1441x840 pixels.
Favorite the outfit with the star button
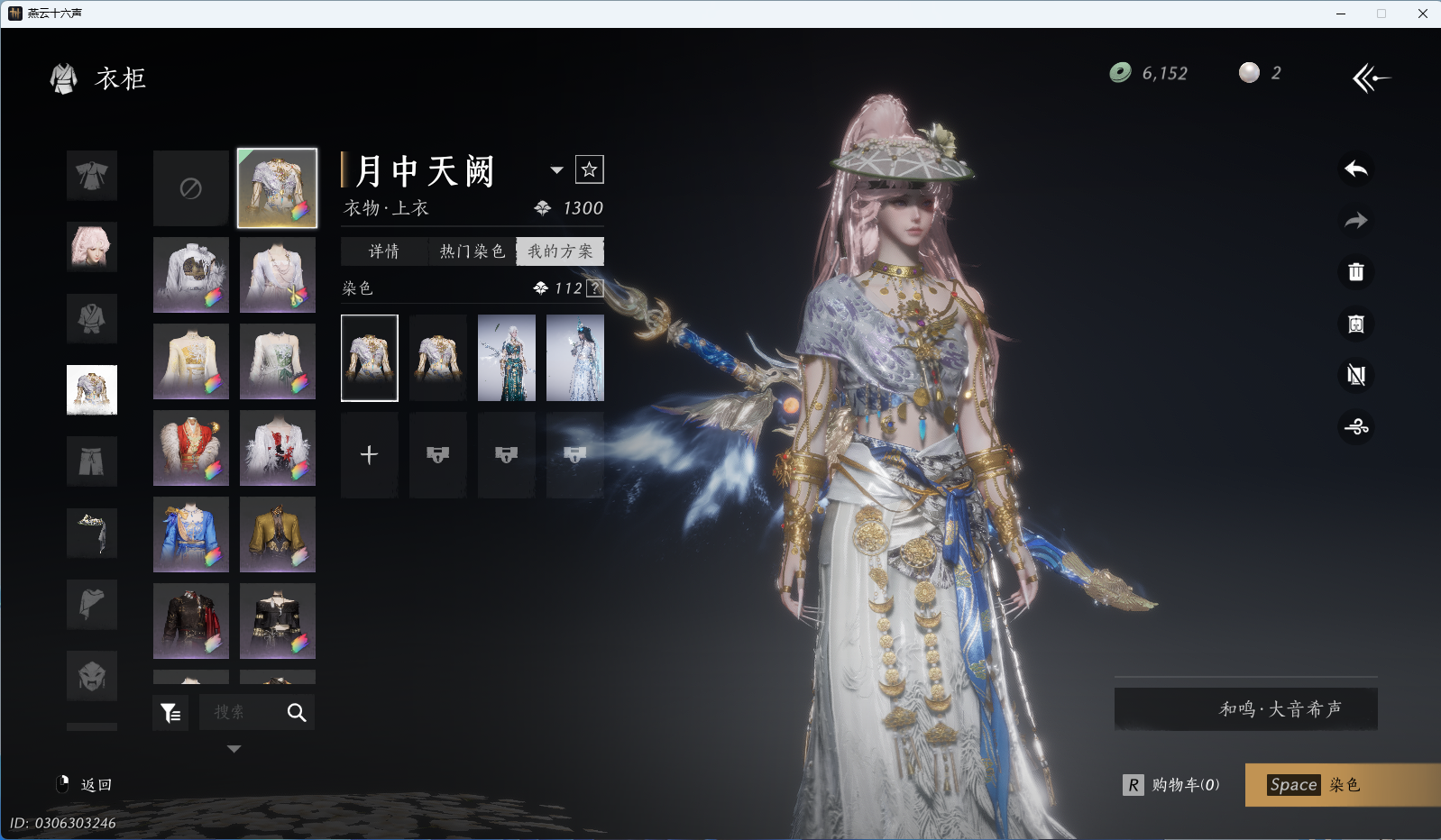(x=589, y=169)
